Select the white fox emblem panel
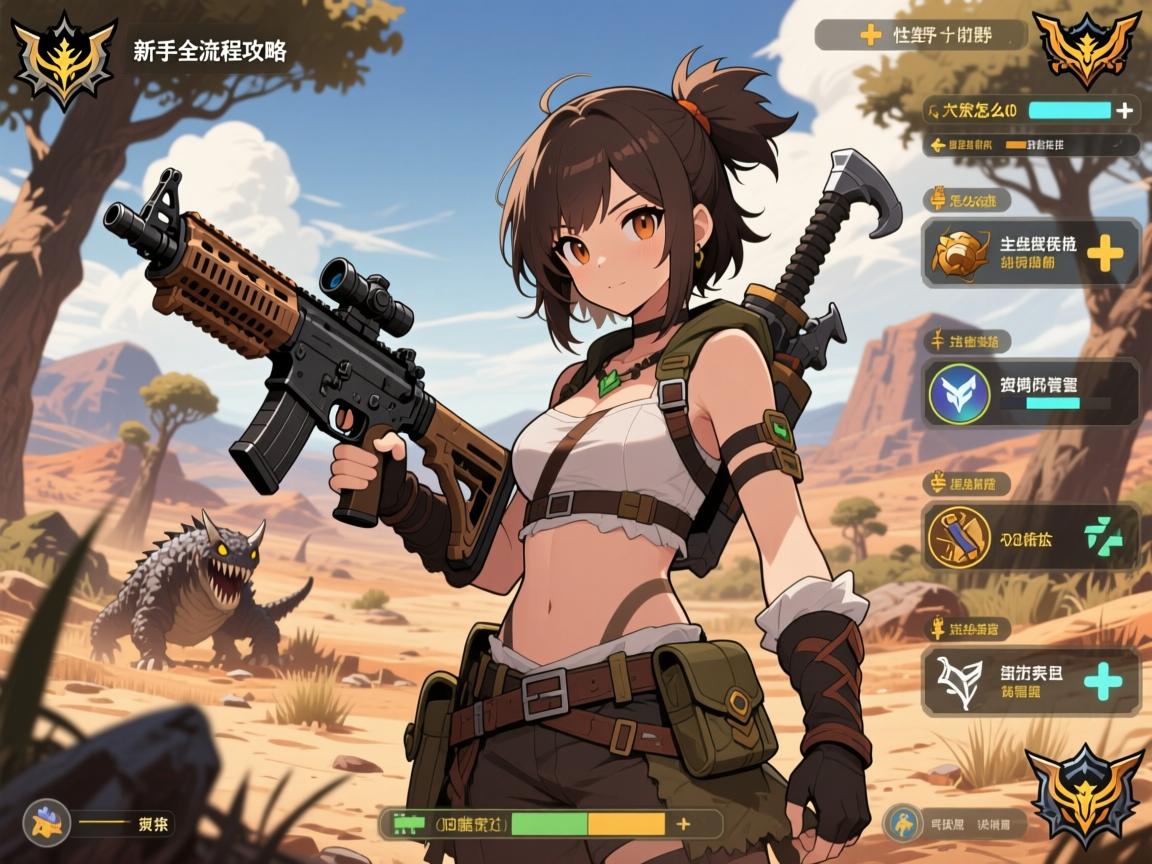Viewport: 1152px width, 864px height. point(1030,681)
